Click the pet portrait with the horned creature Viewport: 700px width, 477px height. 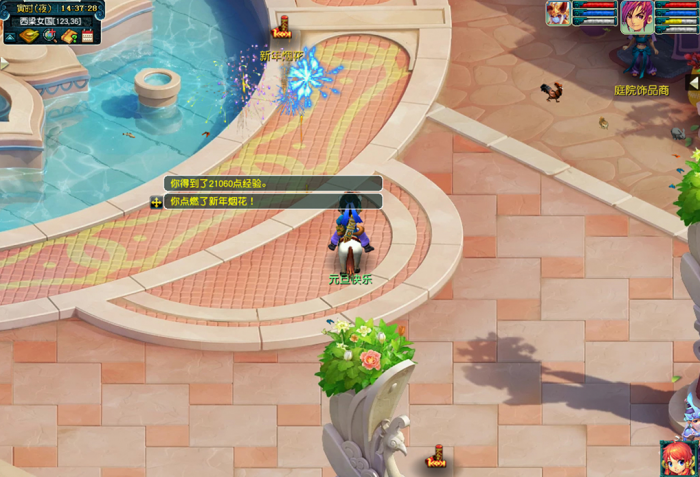[558, 13]
